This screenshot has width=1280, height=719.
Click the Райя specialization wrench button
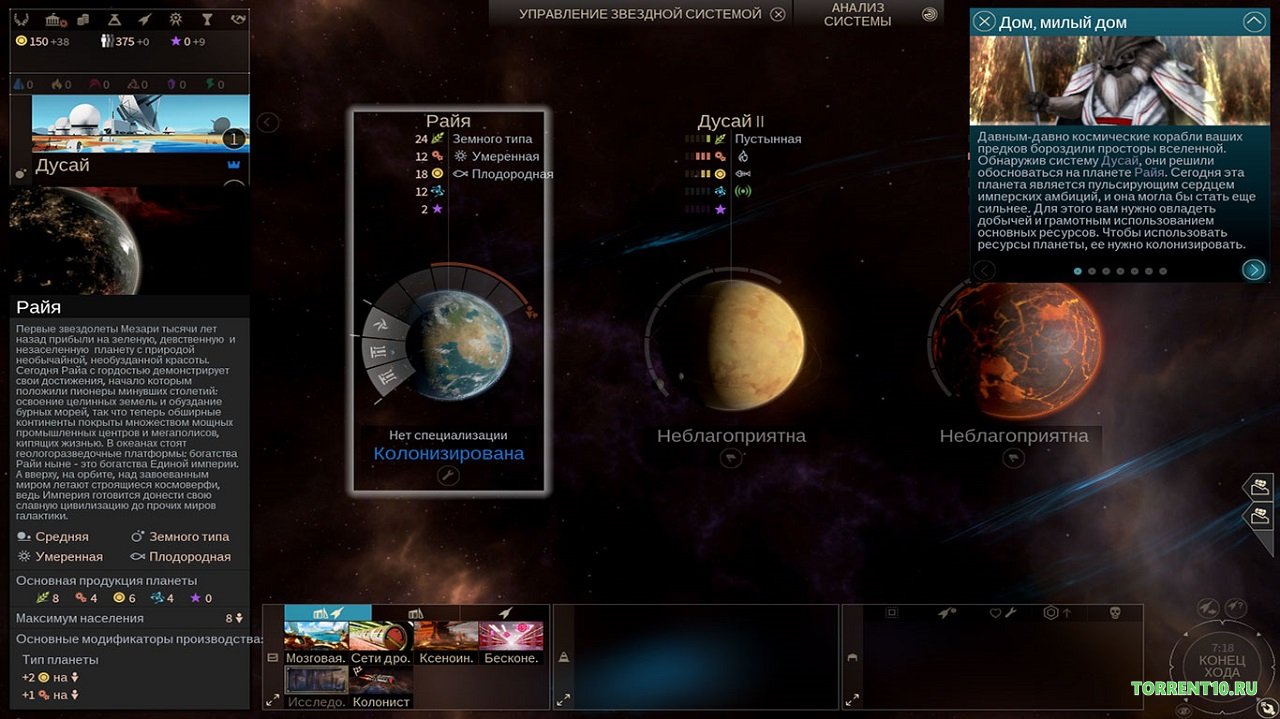click(448, 476)
